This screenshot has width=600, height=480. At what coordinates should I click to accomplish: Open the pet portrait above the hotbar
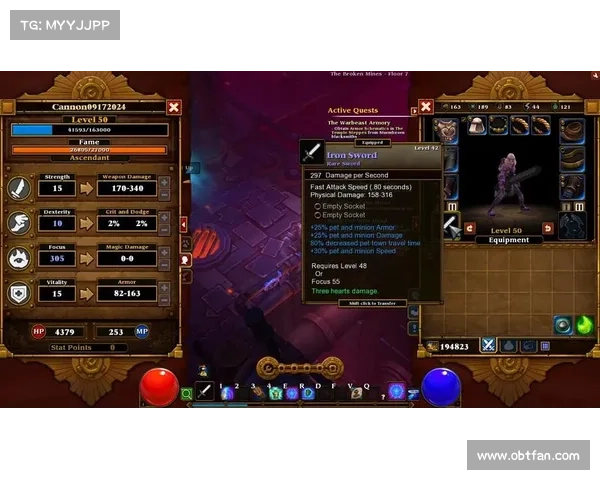tap(203, 371)
